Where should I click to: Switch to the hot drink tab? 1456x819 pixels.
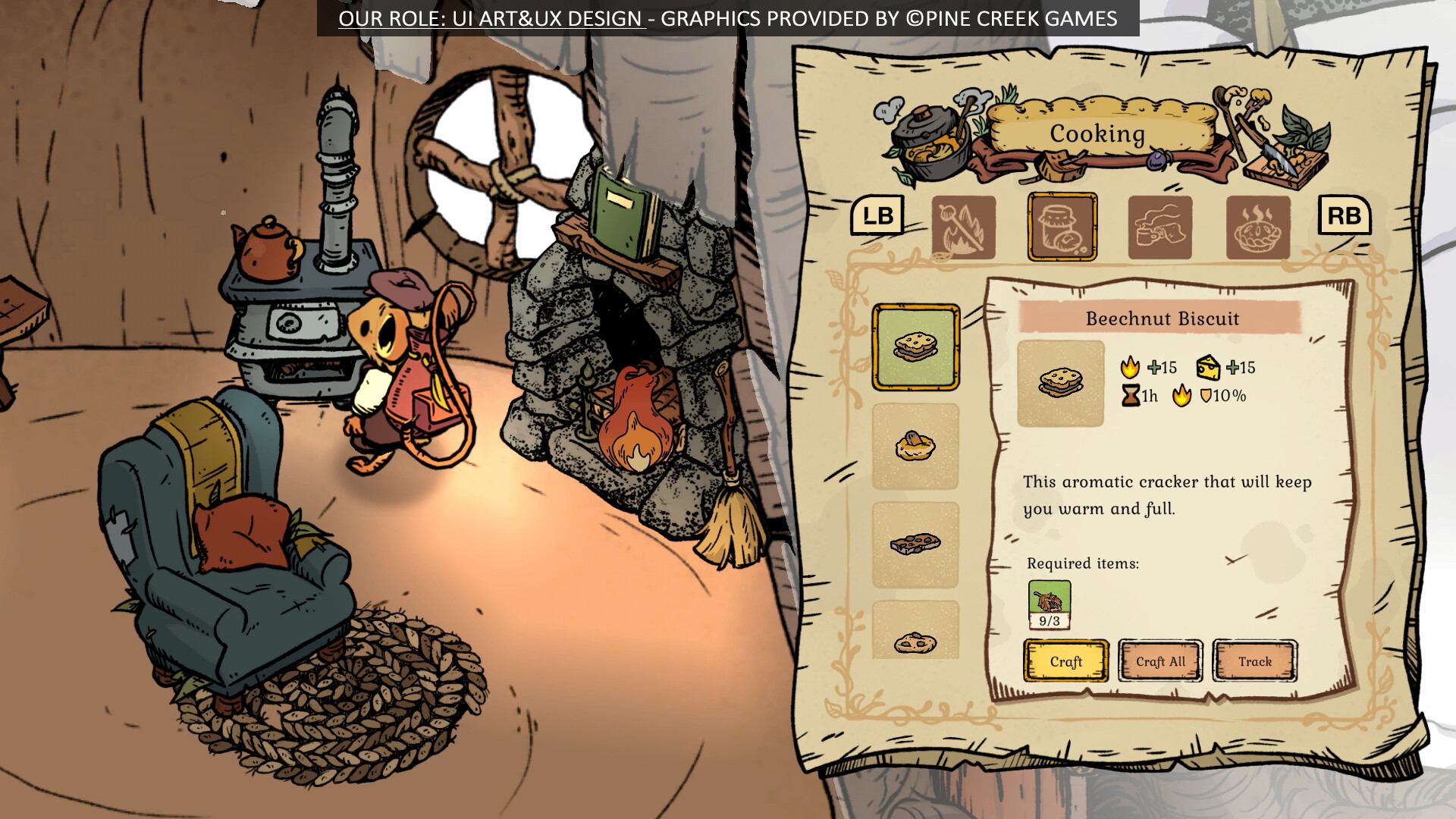(1159, 227)
